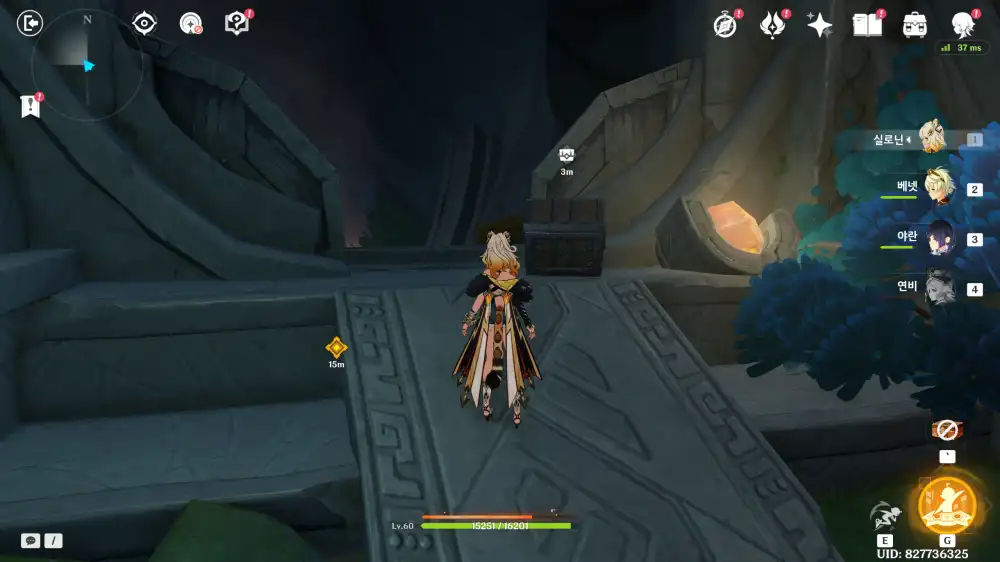Open the chat speech bubble icon
This screenshot has height=562, width=1000.
pyautogui.click(x=31, y=540)
